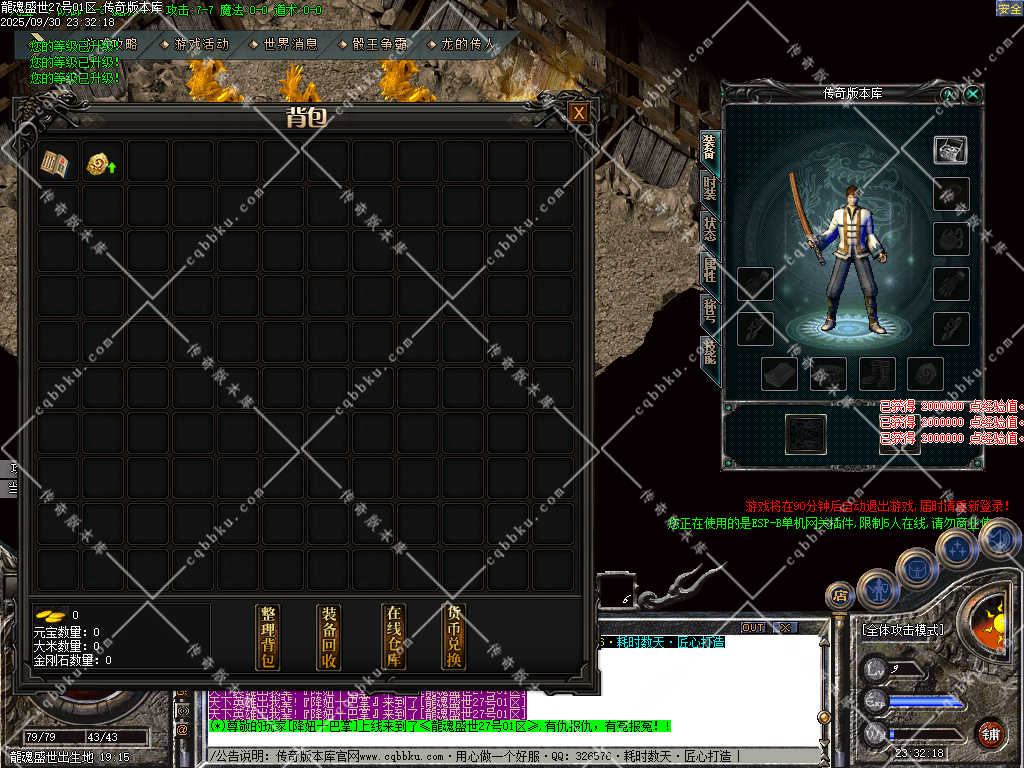
Task: Click the round 店 shop button
Action: click(838, 596)
